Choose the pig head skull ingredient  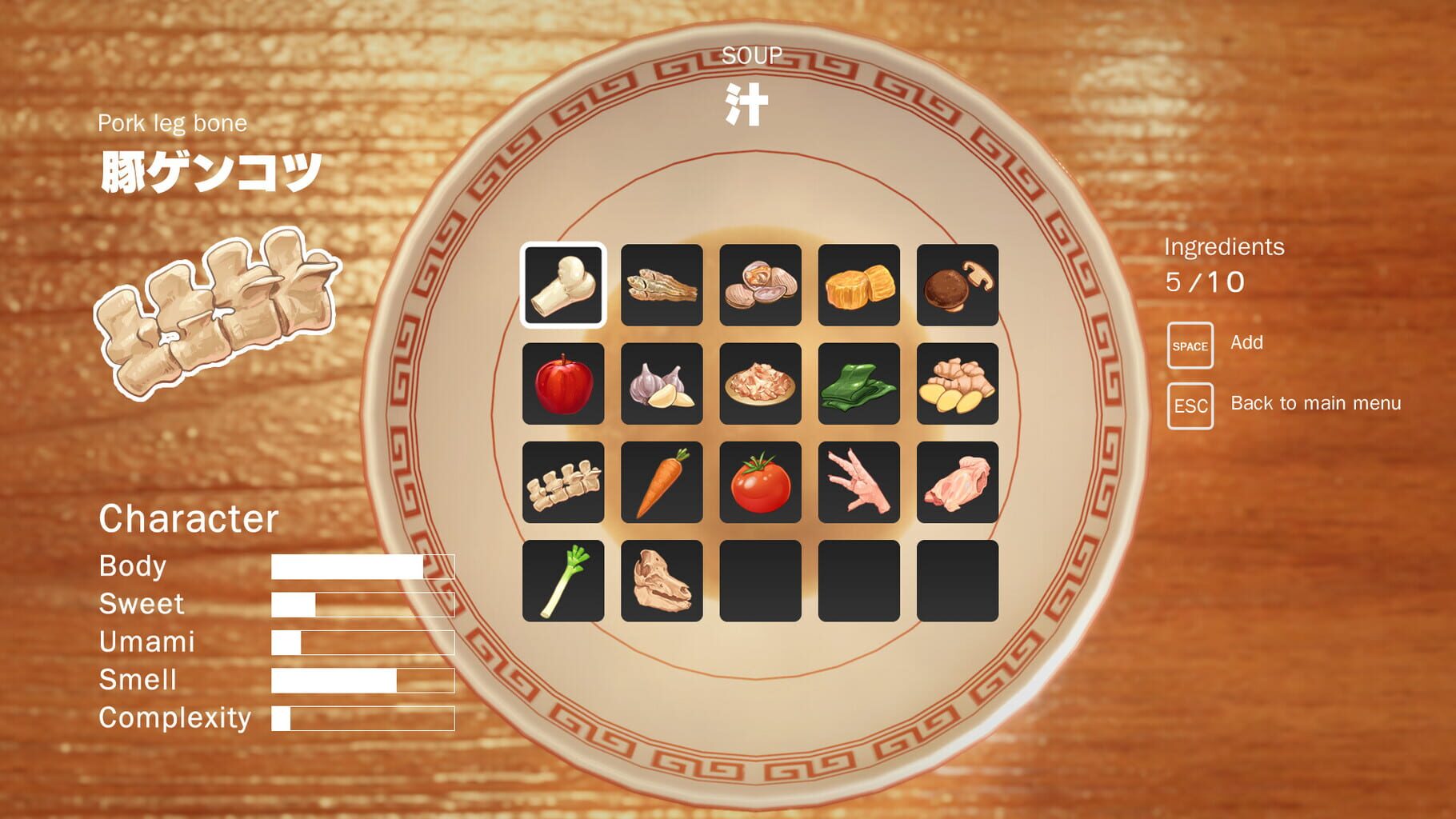pyautogui.click(x=662, y=583)
